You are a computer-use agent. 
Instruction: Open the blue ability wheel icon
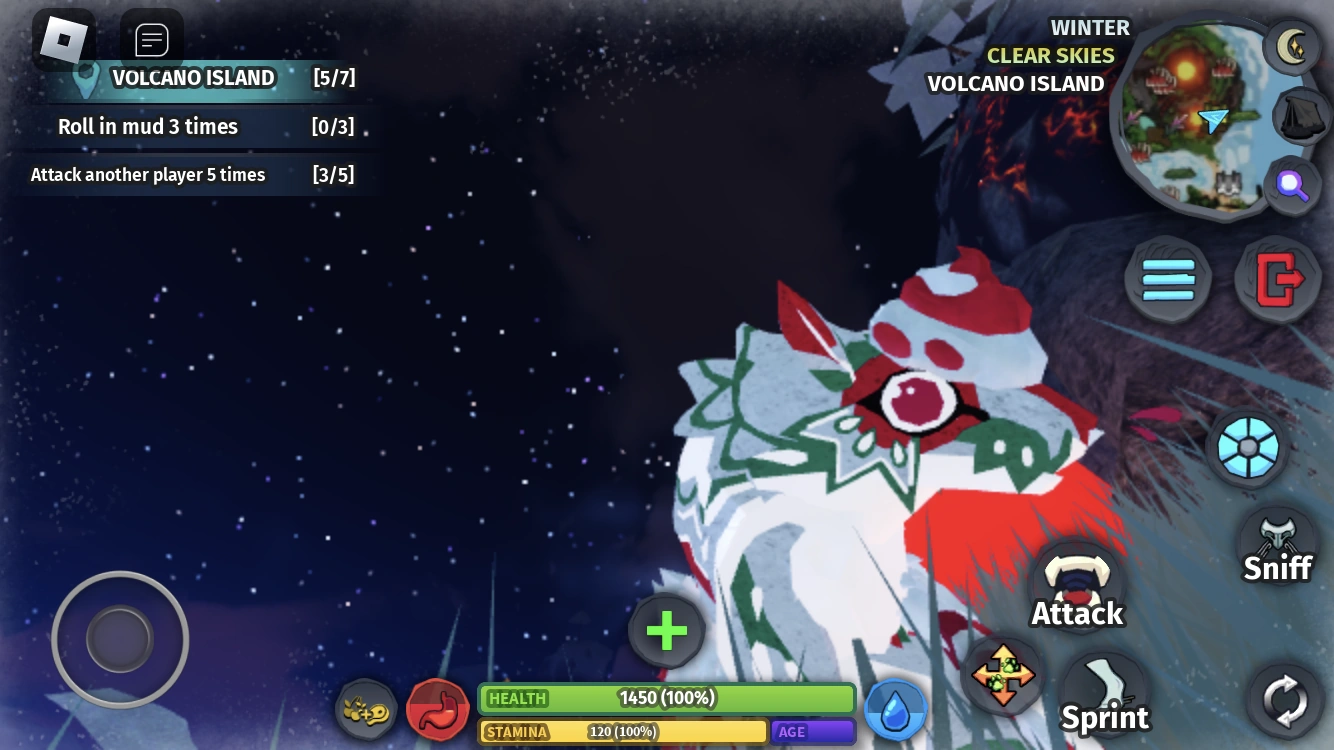1247,448
